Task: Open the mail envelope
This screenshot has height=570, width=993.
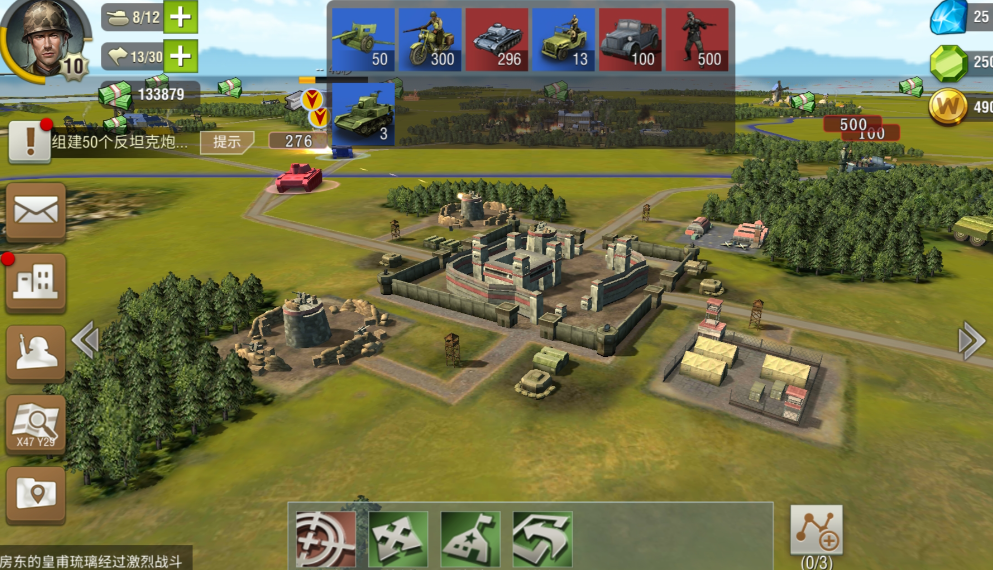Action: point(36,212)
